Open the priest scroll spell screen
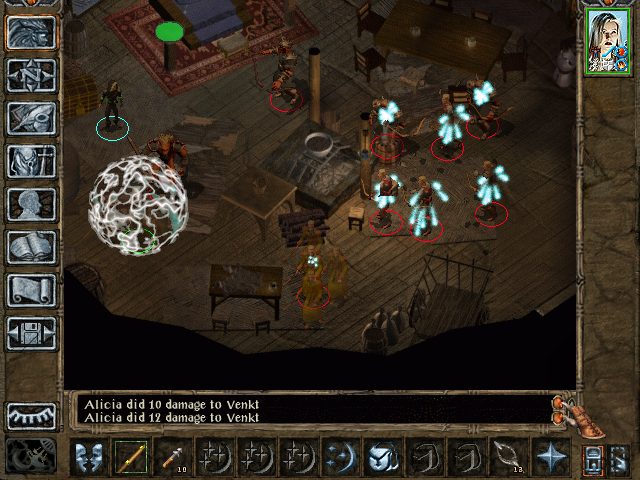640x480 pixels. click(32, 290)
